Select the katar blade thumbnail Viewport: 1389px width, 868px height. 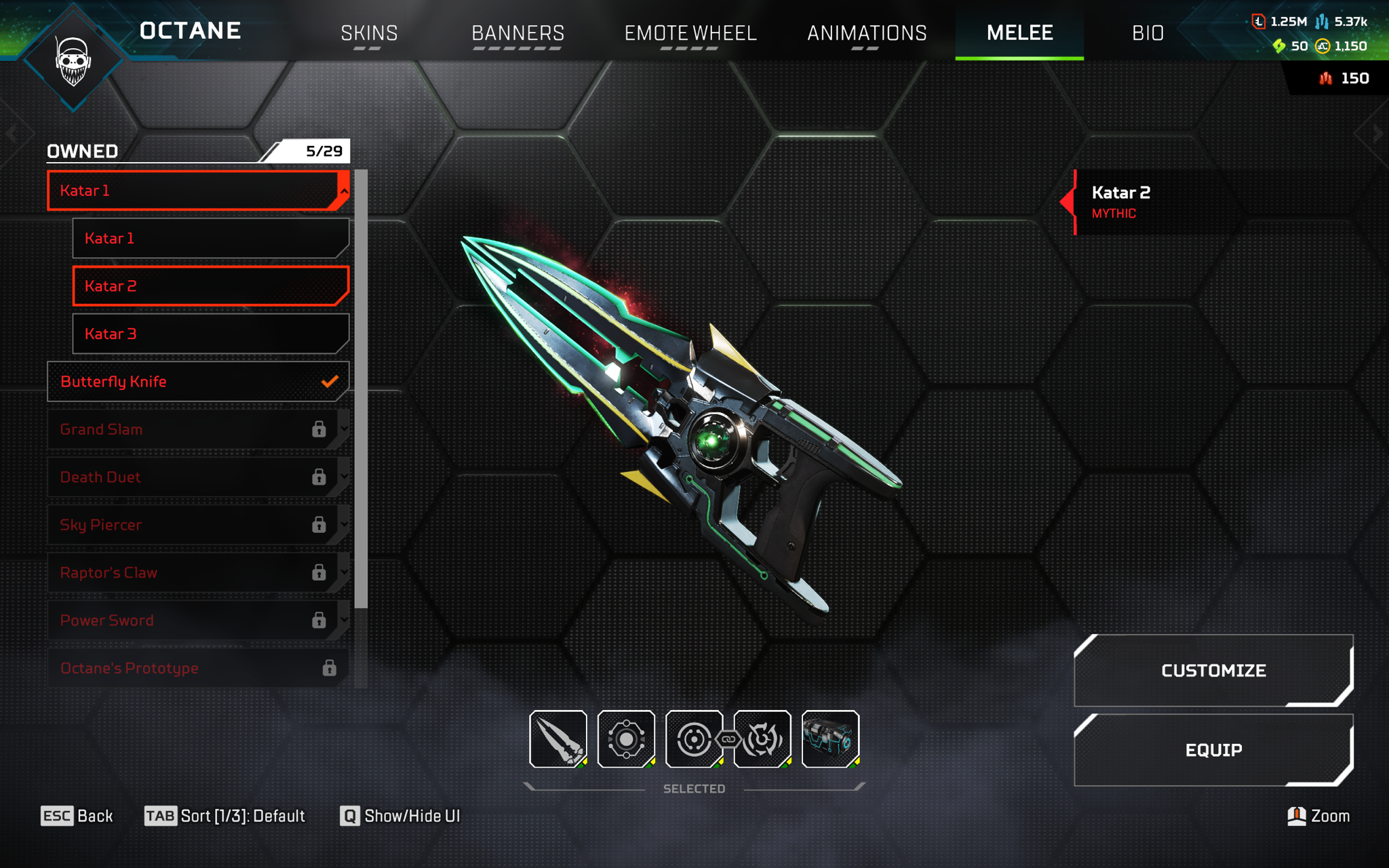pos(558,739)
